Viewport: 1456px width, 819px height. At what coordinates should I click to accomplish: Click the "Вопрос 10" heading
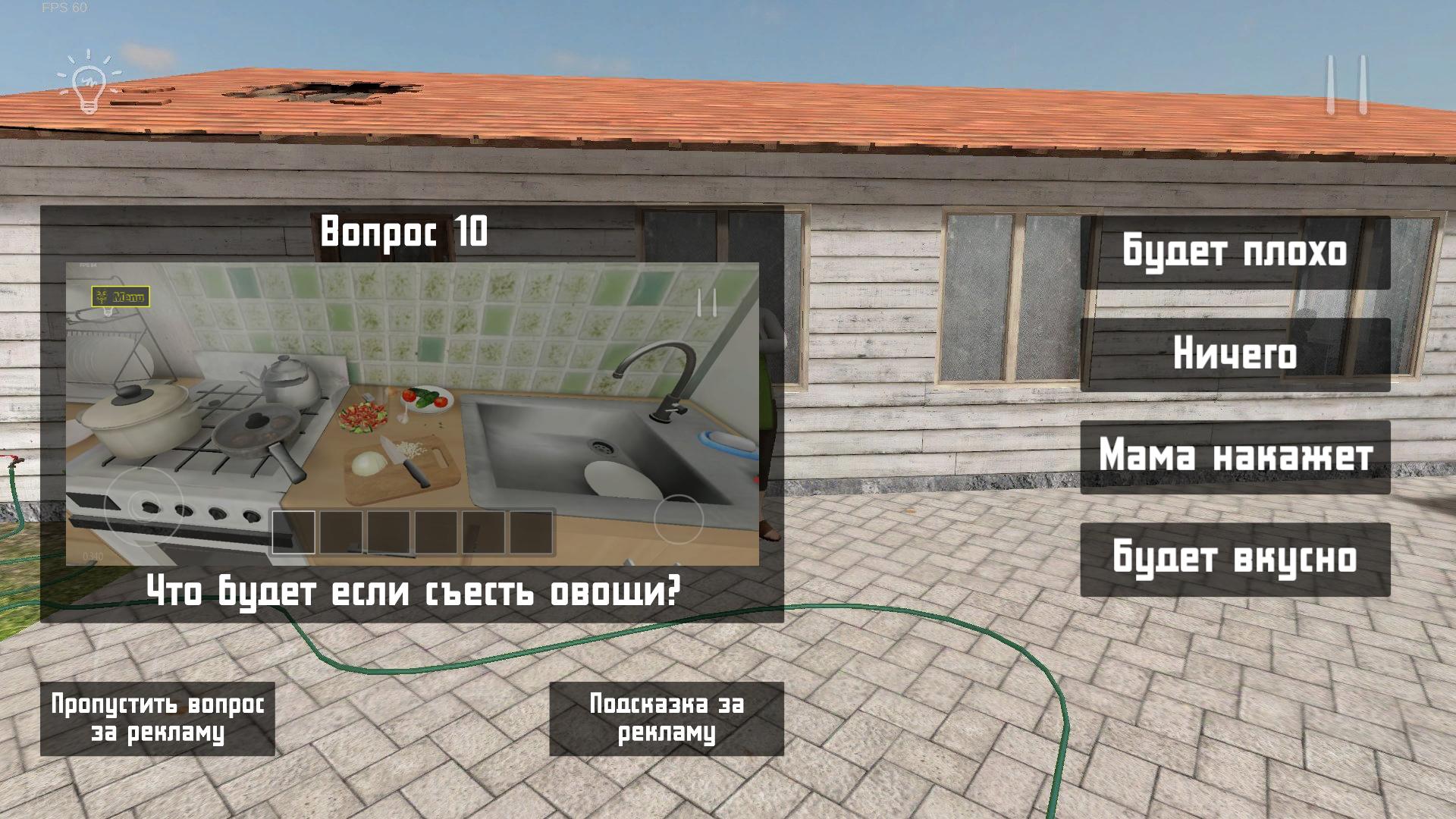[403, 231]
